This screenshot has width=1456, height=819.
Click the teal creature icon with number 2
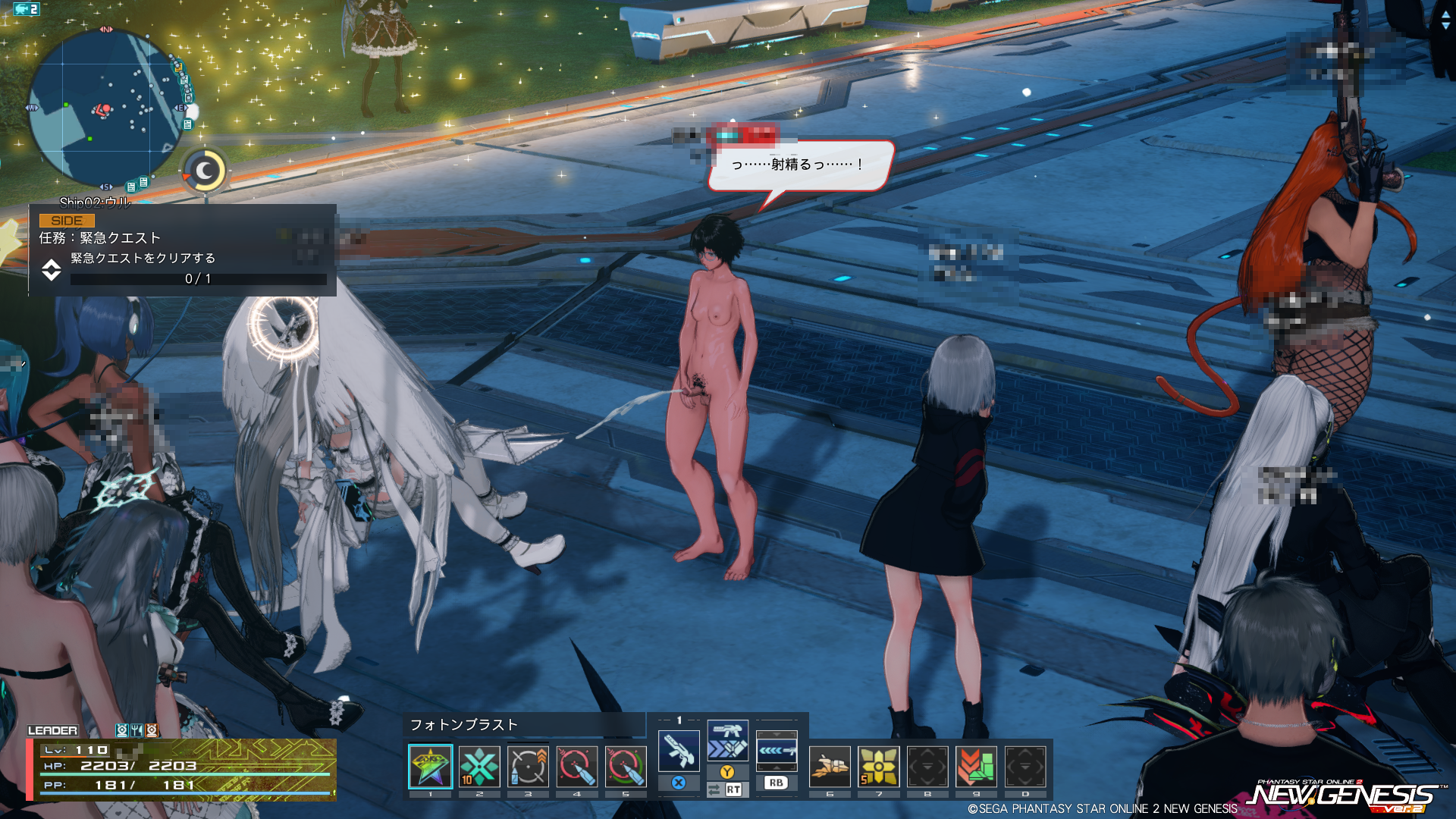point(27,9)
